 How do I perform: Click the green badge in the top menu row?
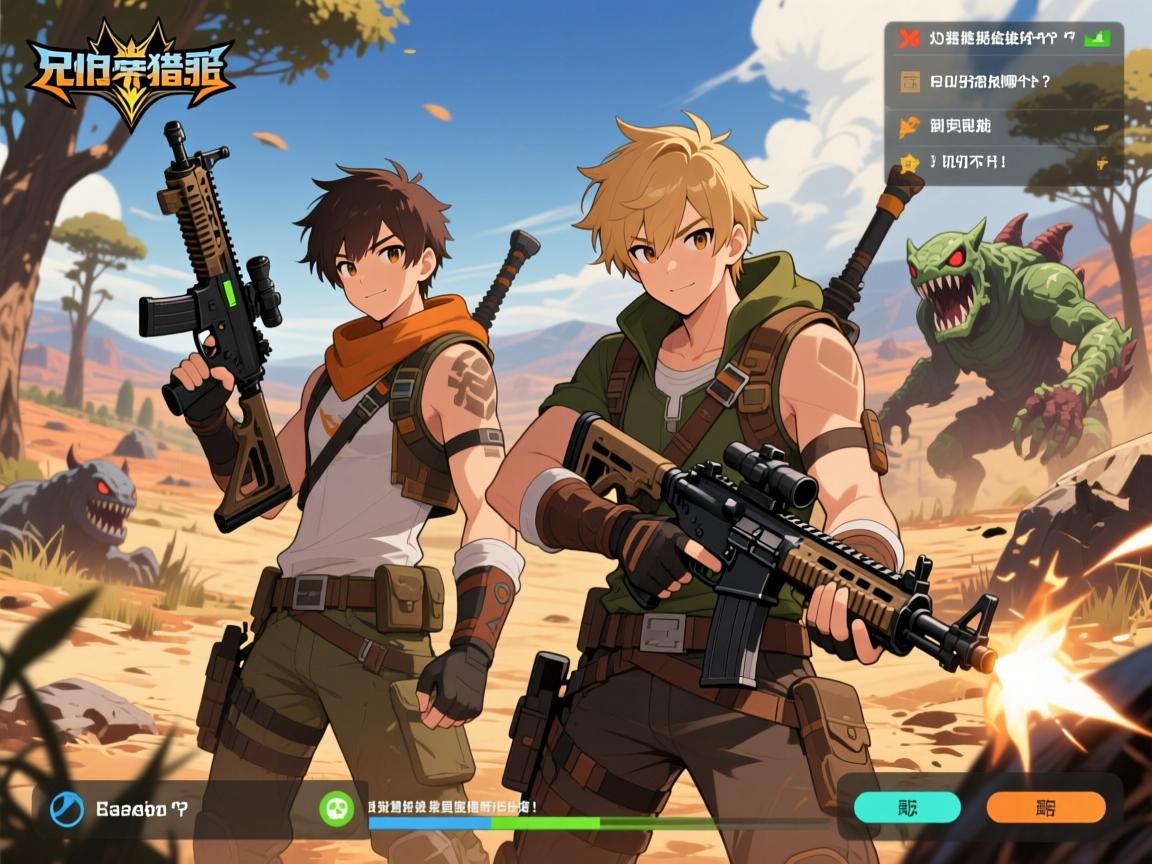click(1098, 38)
